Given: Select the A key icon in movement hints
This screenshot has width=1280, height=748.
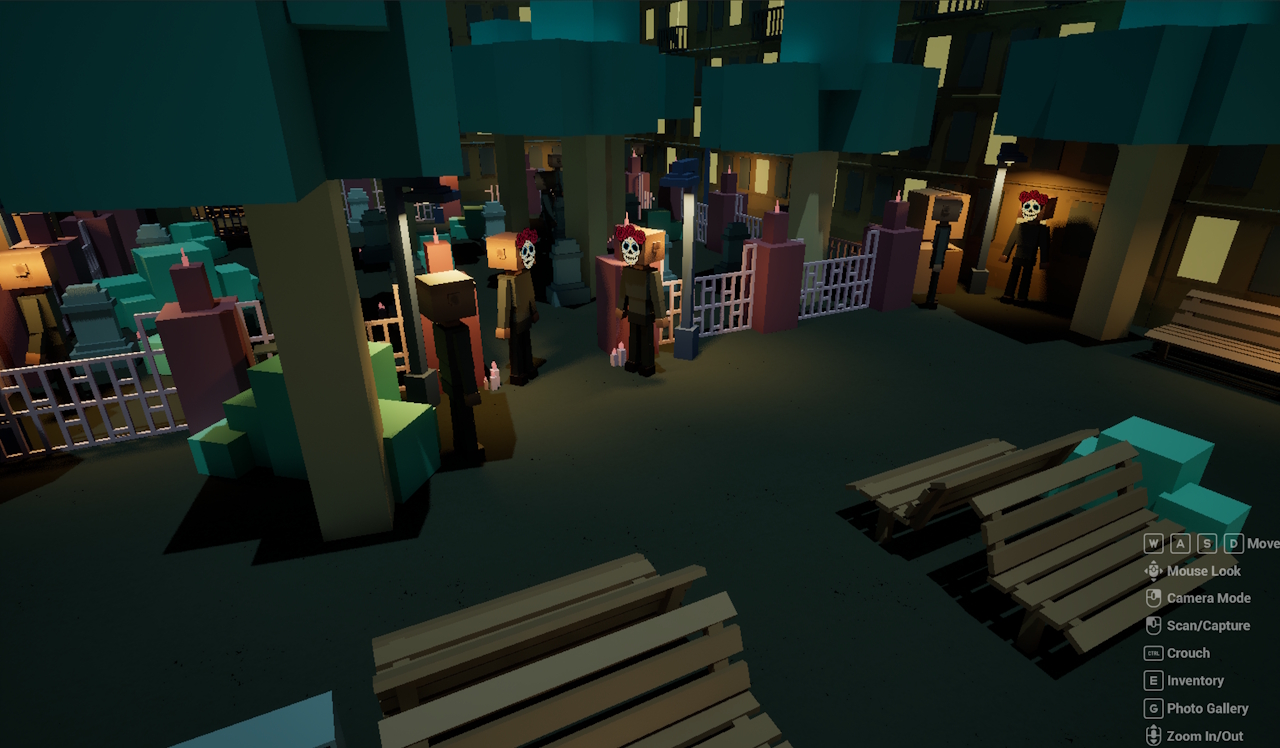Looking at the screenshot, I should (1179, 543).
